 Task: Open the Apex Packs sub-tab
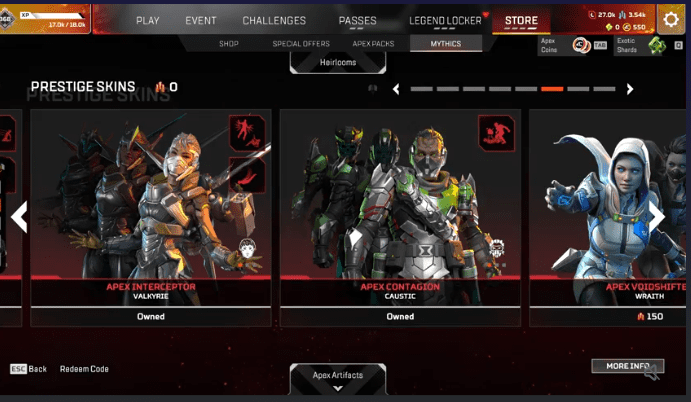pyautogui.click(x=375, y=44)
